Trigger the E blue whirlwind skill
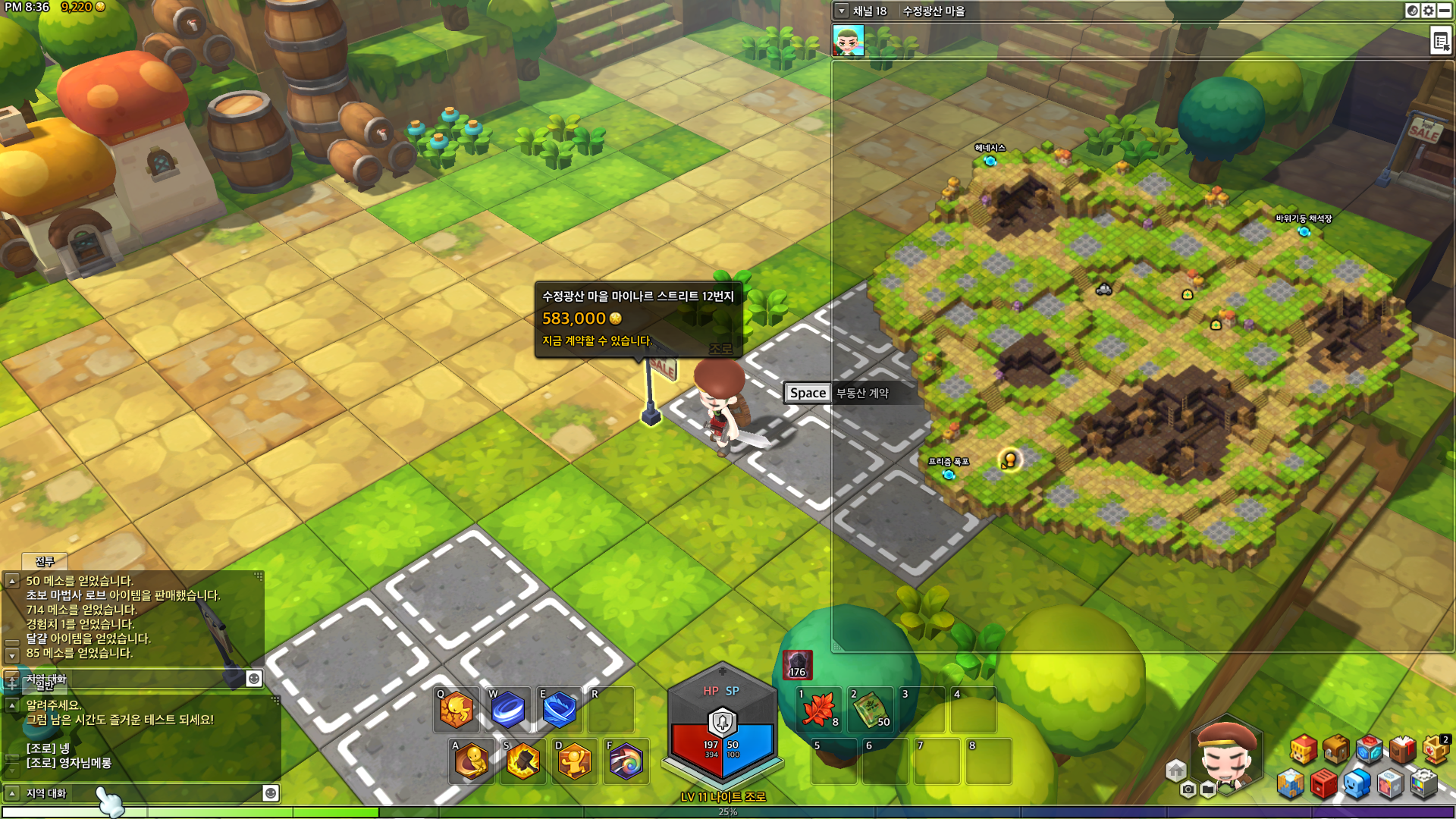1456x819 pixels. pyautogui.click(x=560, y=711)
